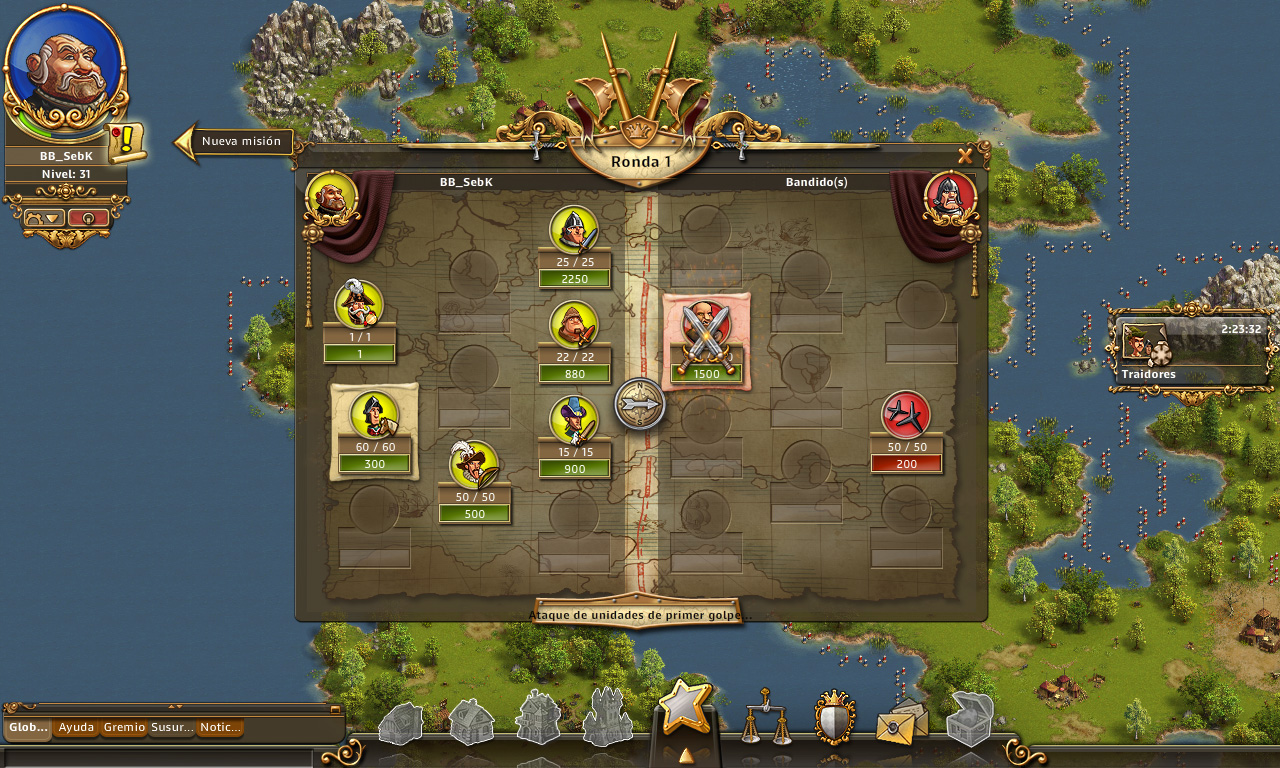Select the highlighted 60 / 60 unit
Image resolution: width=1280 pixels, height=768 pixels.
point(374,414)
